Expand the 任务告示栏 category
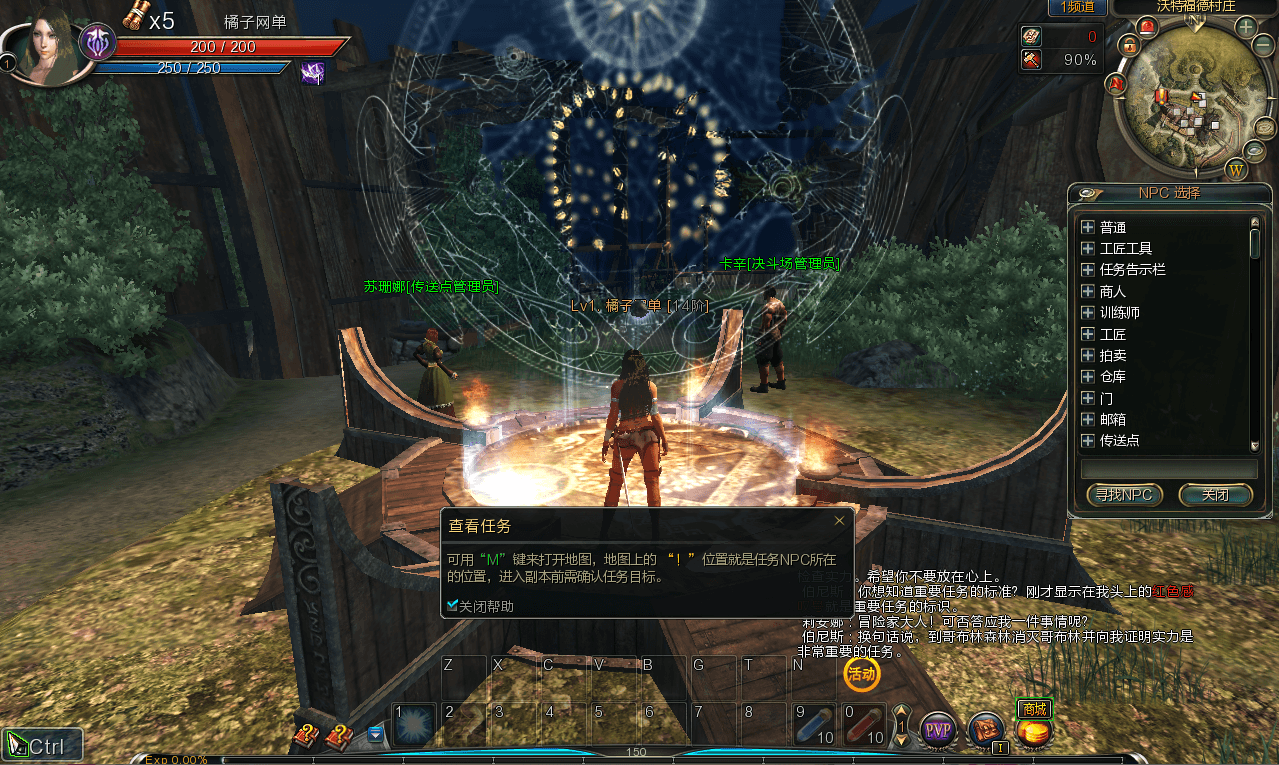 pos(1087,269)
